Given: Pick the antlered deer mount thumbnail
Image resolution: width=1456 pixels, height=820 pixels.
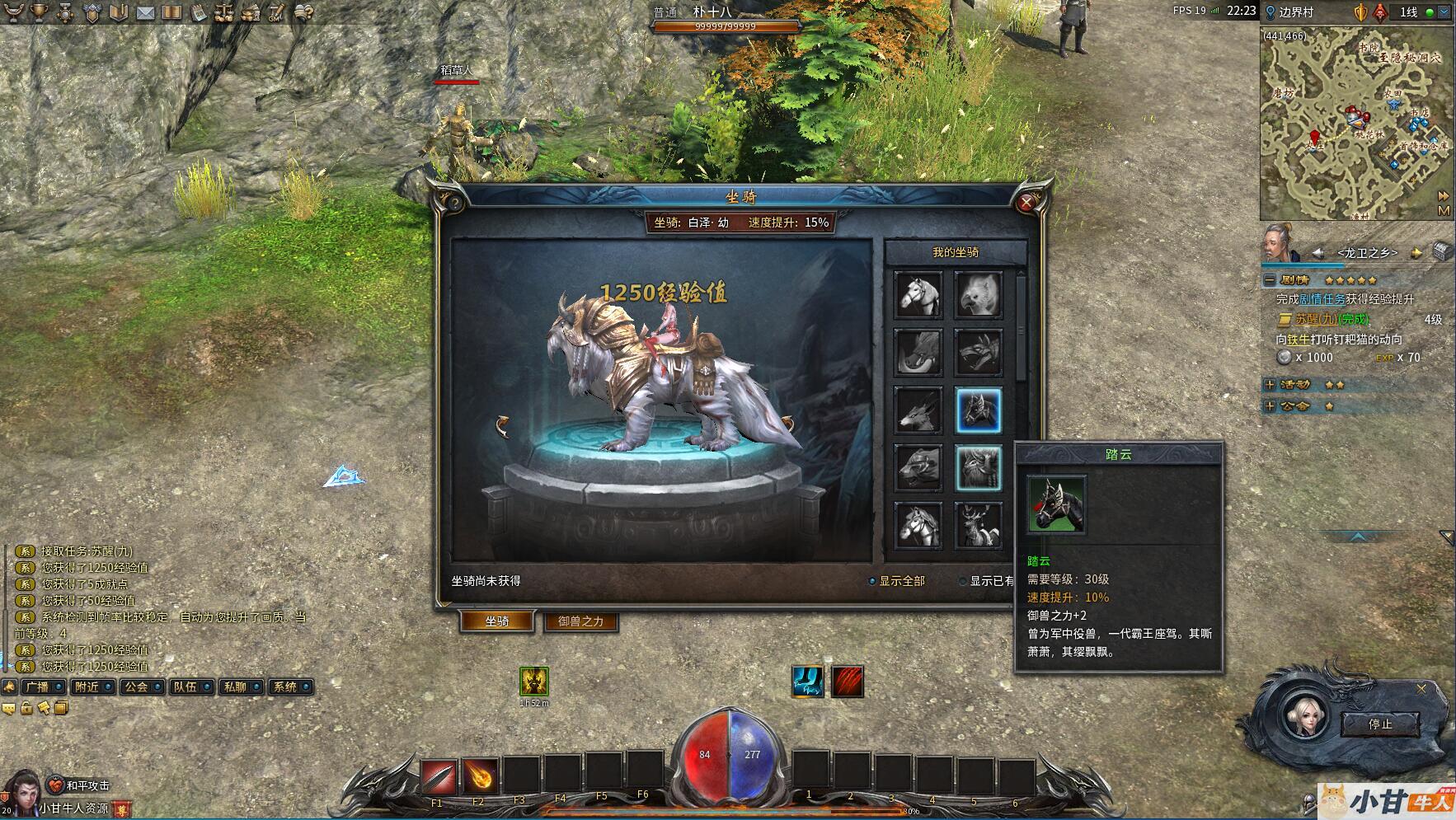Looking at the screenshot, I should (x=979, y=525).
